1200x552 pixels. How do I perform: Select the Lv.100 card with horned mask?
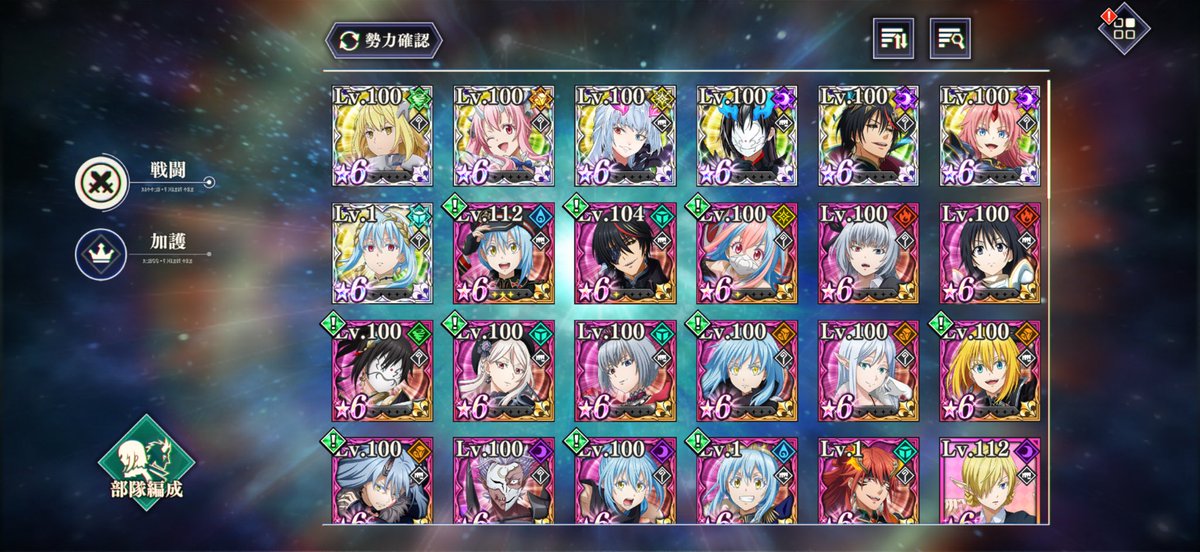pyautogui.click(x=504, y=481)
